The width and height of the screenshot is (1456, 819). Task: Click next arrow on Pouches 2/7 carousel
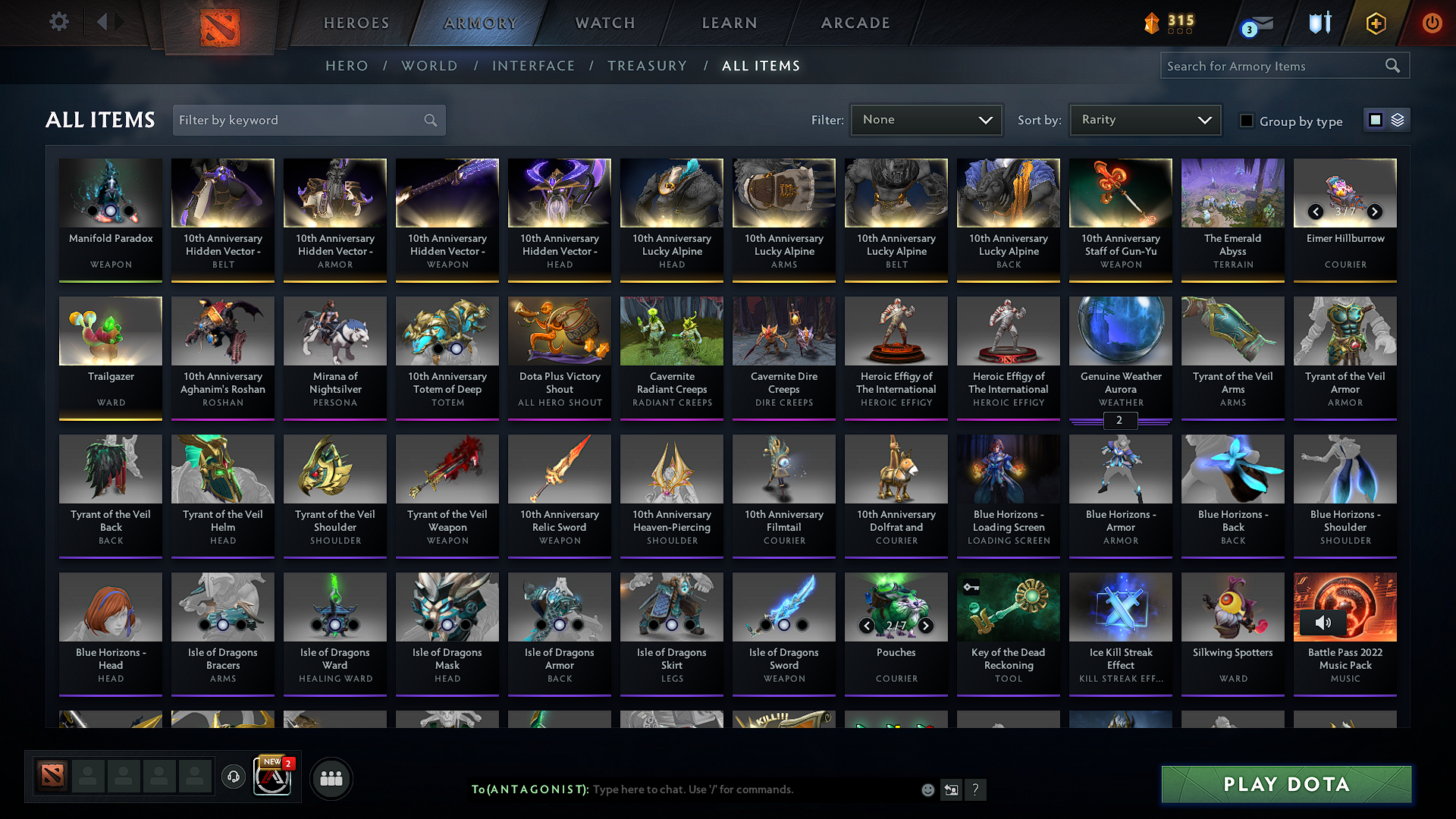[x=925, y=626]
